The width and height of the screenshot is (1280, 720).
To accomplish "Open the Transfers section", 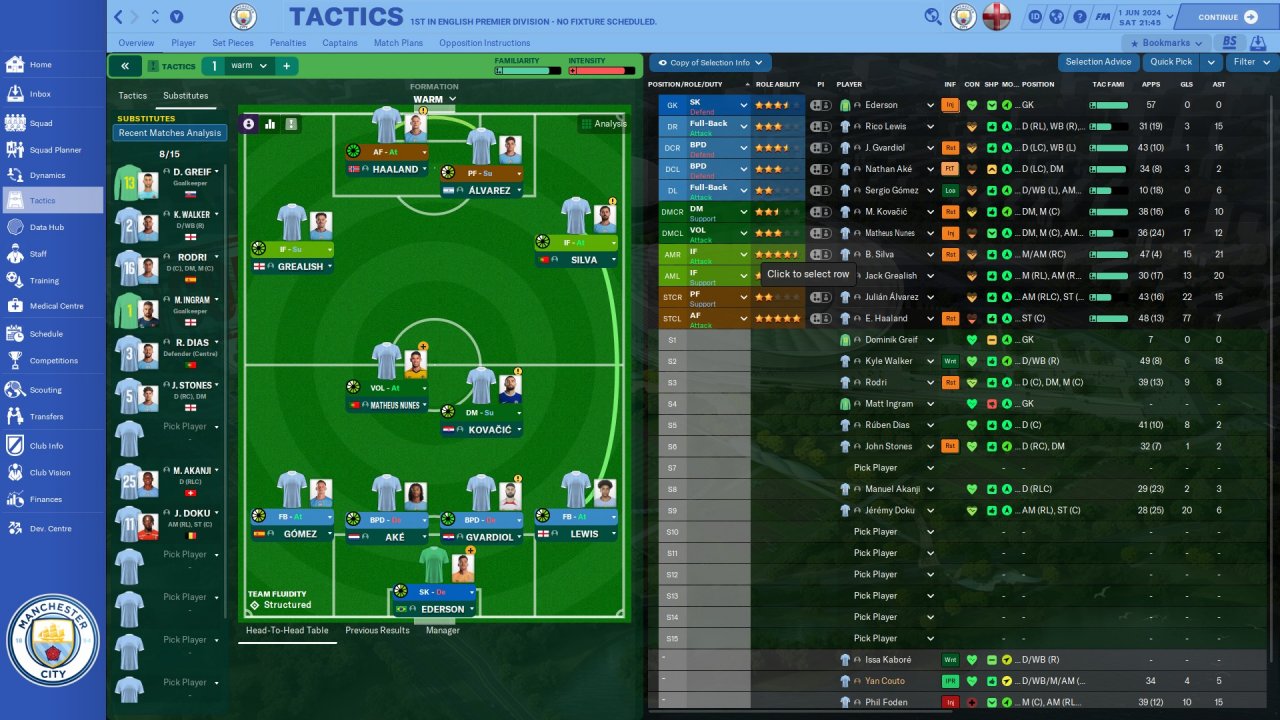I will click(46, 417).
